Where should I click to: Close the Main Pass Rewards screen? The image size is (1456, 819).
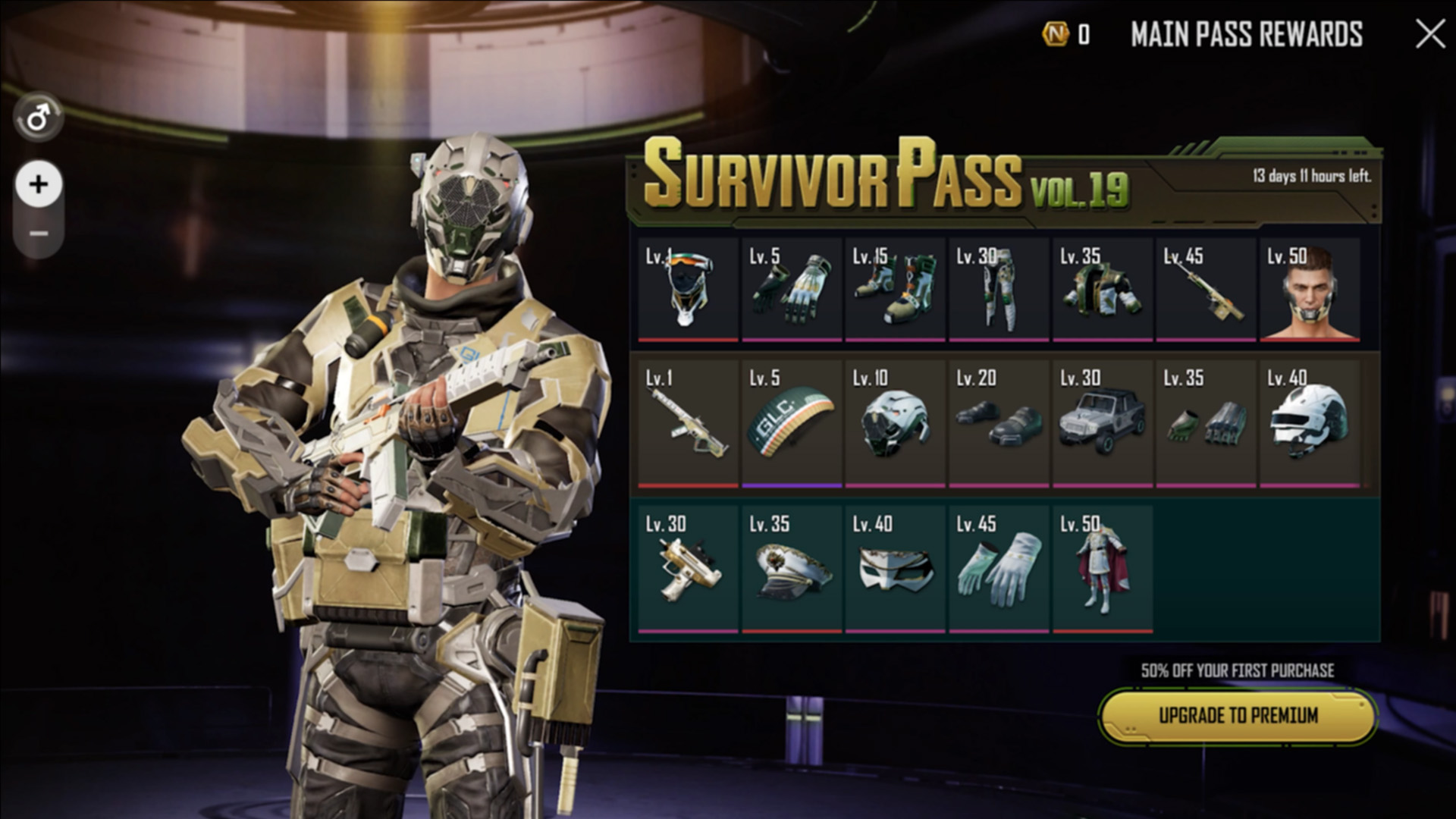[x=1429, y=34]
